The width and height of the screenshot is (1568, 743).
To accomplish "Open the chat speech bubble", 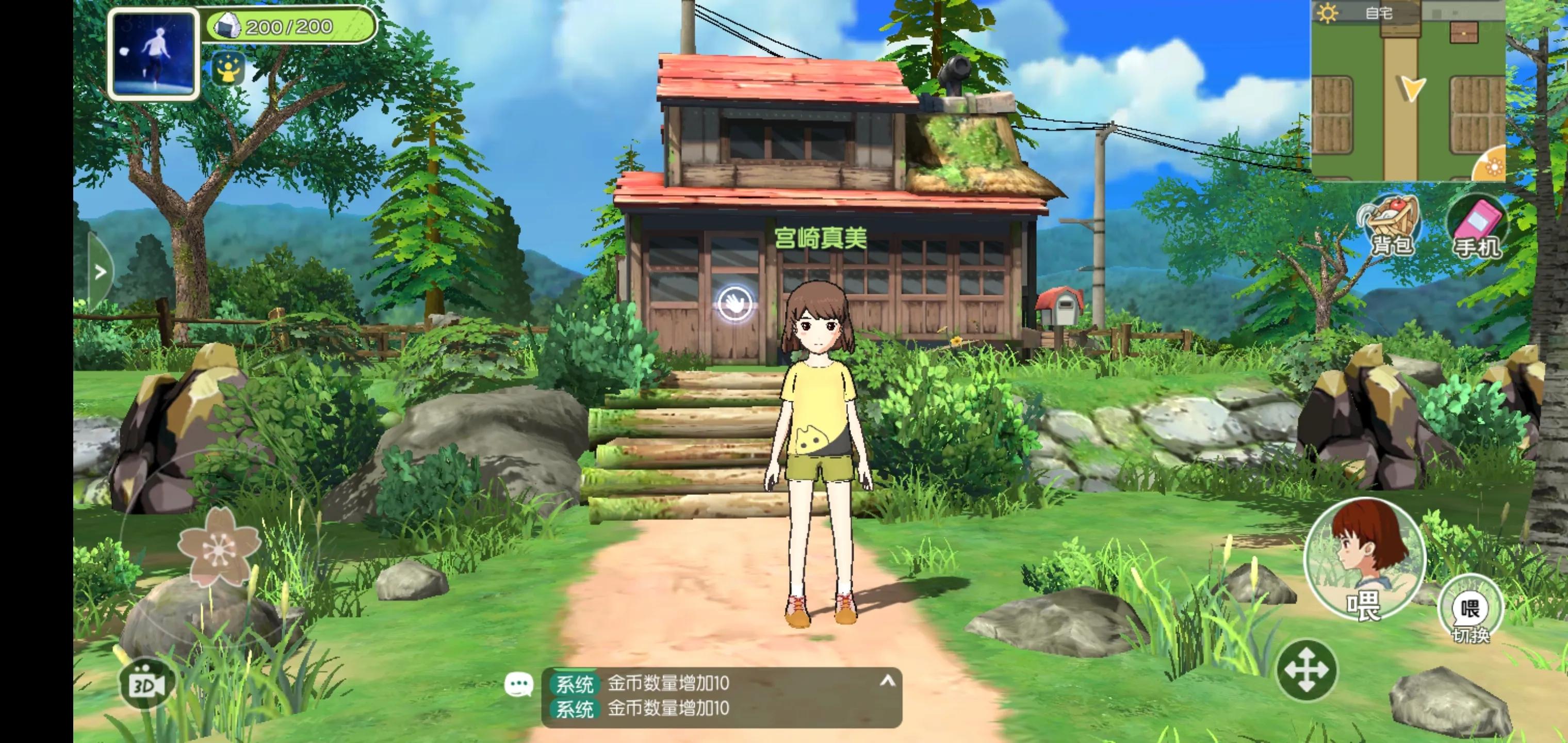I will (518, 685).
